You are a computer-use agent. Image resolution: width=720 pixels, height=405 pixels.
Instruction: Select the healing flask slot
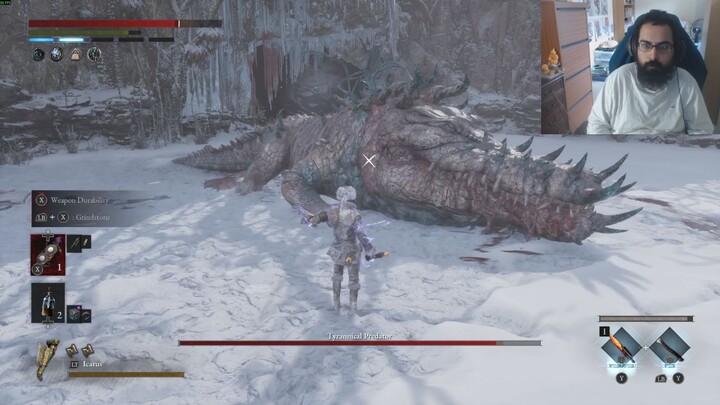click(47, 300)
